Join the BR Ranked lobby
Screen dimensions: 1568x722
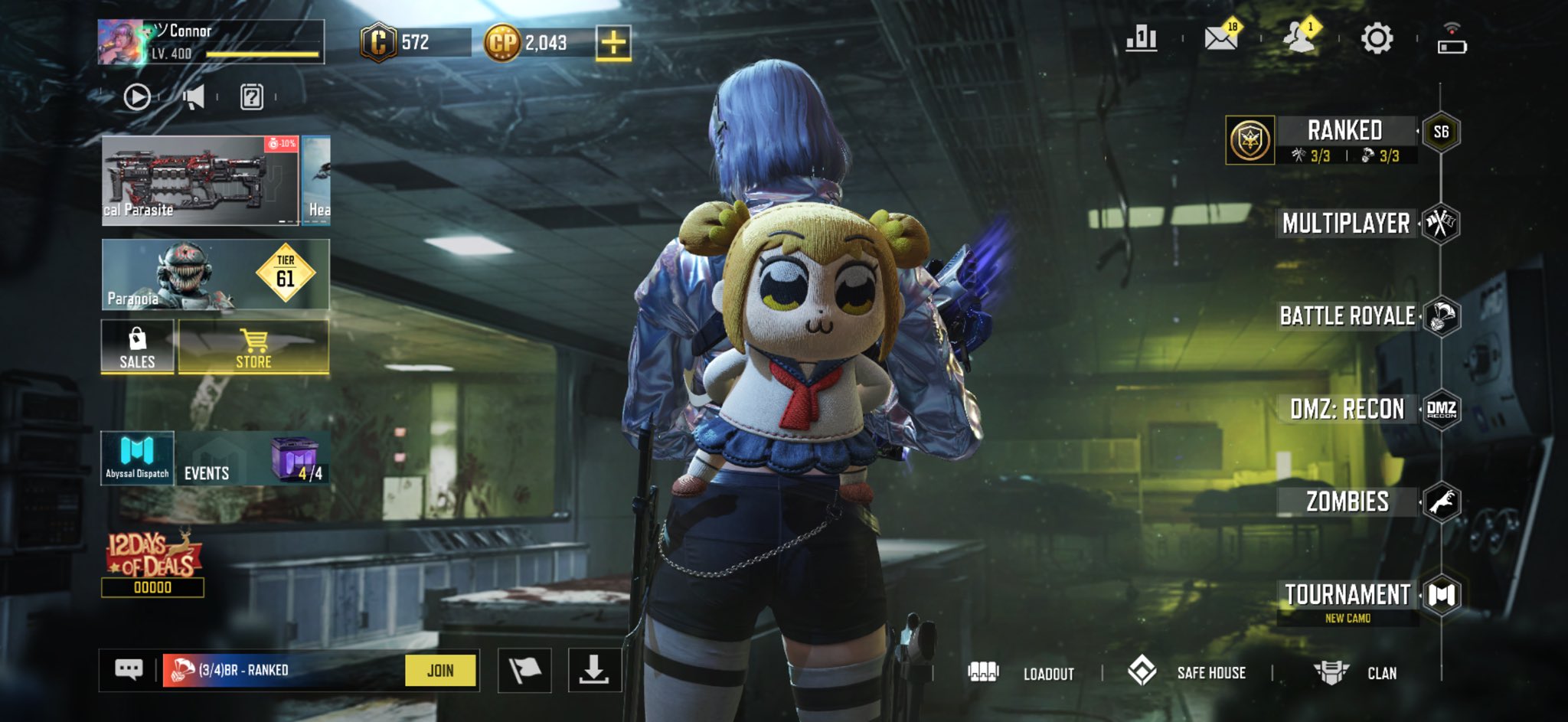[x=440, y=671]
